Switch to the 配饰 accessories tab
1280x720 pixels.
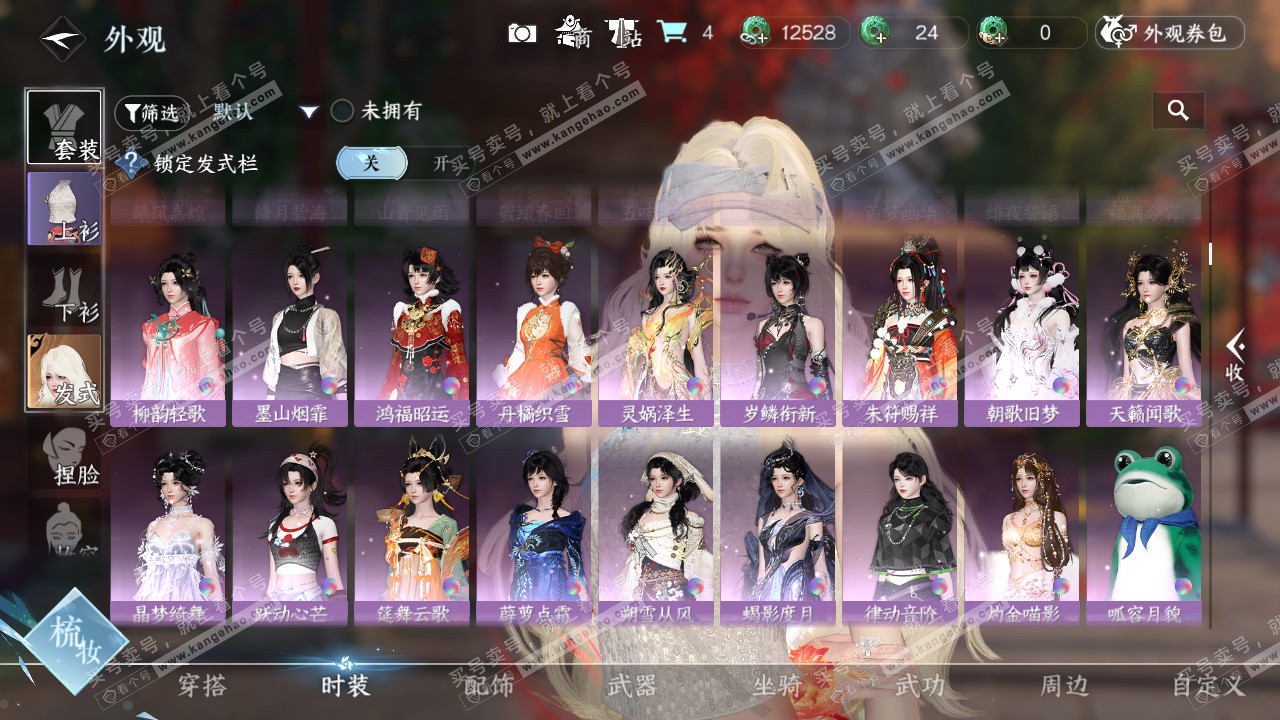point(489,685)
